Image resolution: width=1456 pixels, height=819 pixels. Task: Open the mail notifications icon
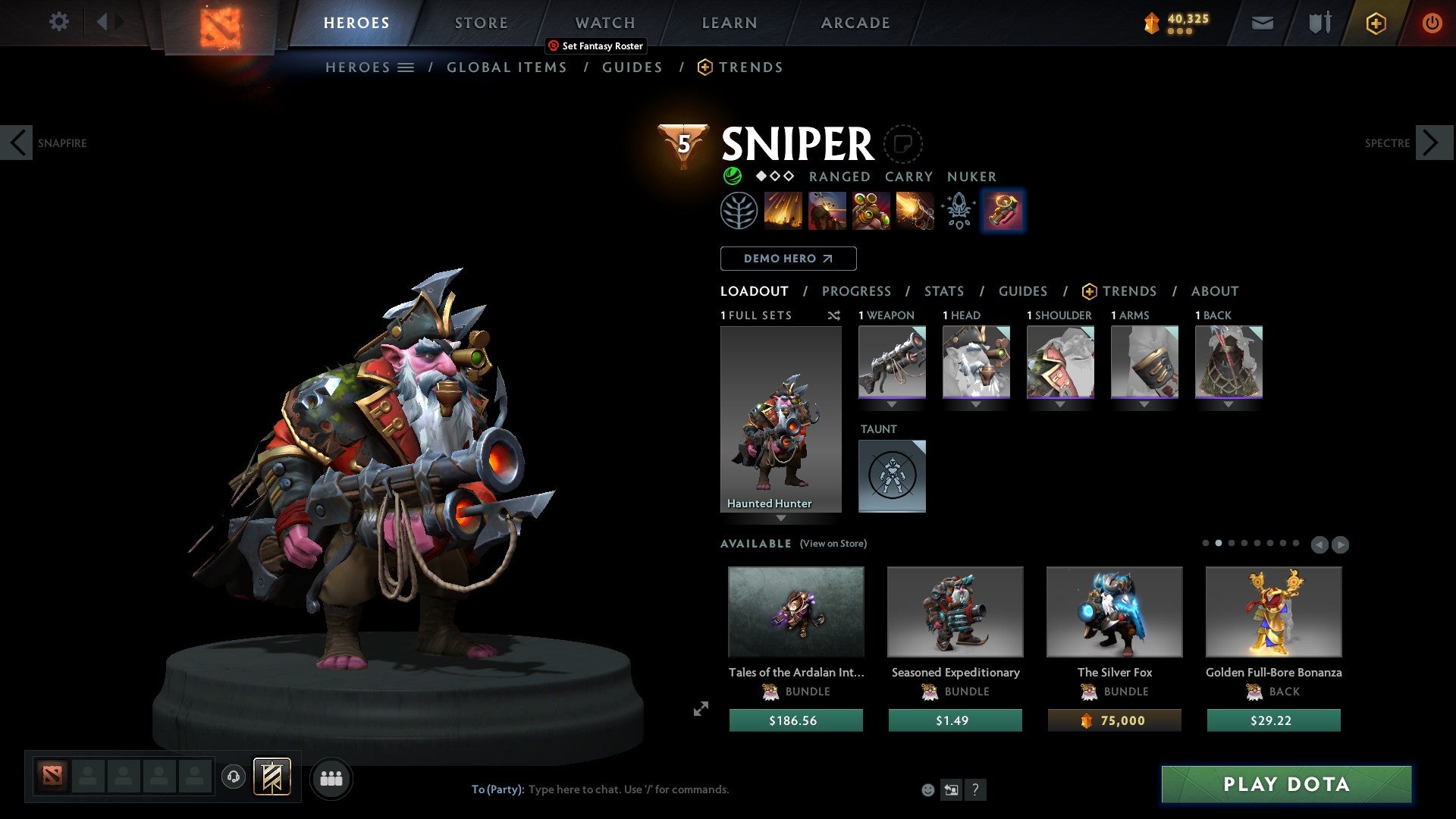coord(1262,23)
